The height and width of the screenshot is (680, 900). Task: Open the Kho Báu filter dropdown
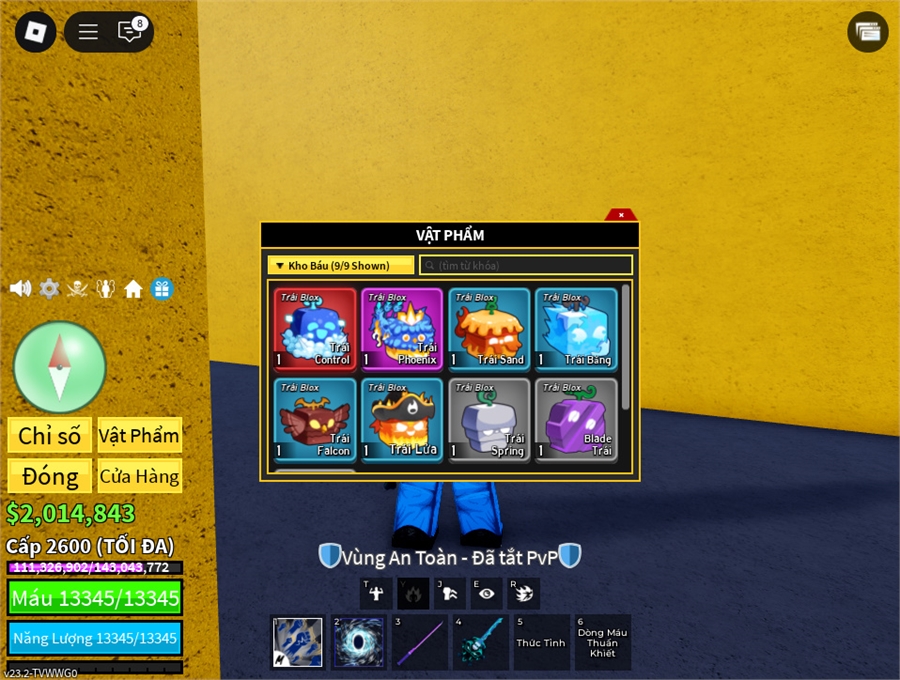pos(340,265)
